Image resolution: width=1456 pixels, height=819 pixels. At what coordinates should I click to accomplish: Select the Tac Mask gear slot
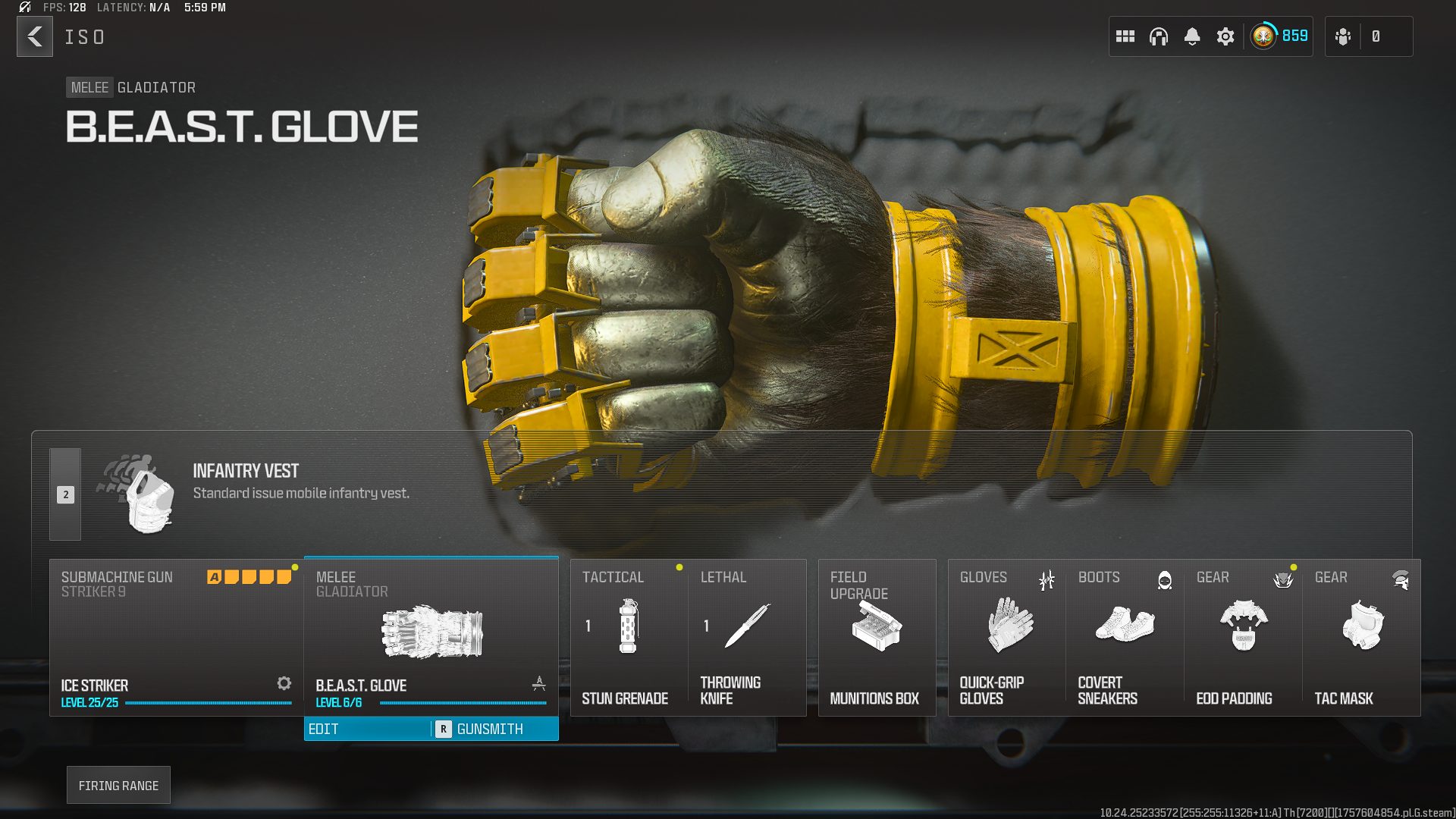1362,637
